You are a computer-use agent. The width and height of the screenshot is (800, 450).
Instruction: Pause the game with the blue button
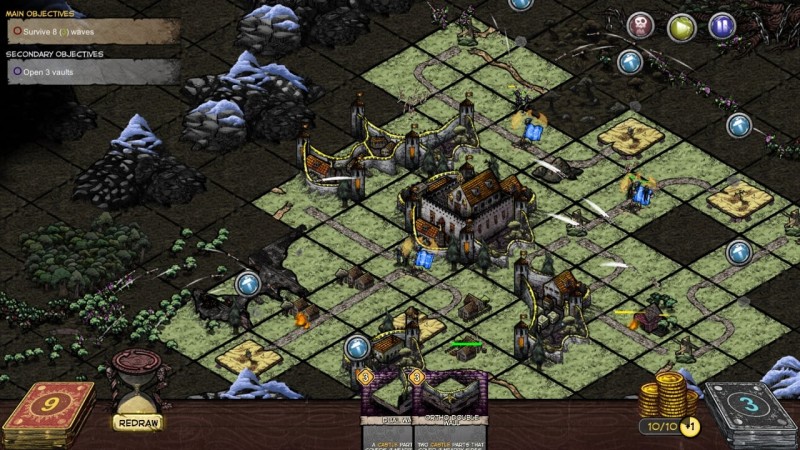tap(722, 26)
